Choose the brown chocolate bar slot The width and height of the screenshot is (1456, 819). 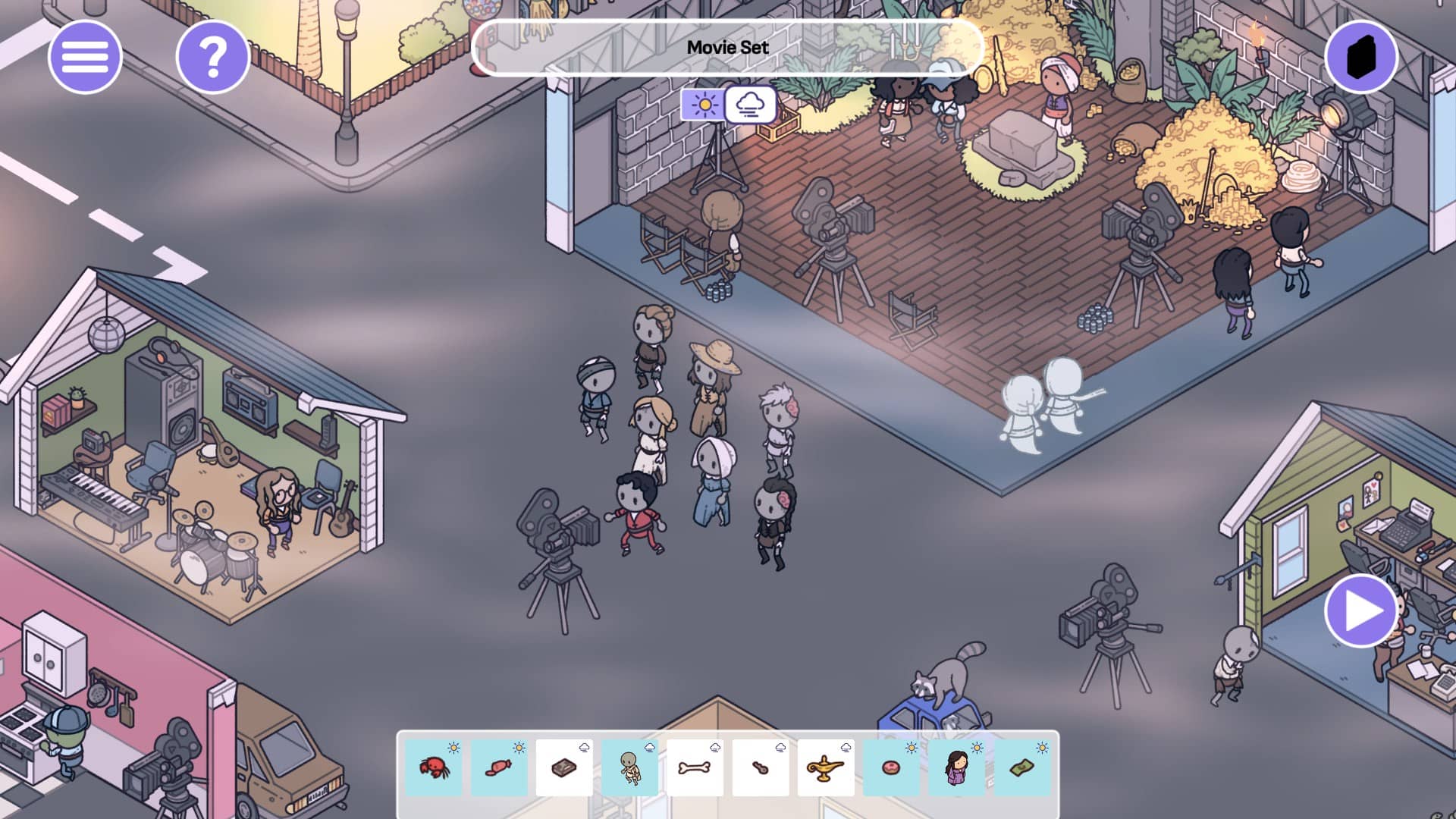(x=564, y=767)
